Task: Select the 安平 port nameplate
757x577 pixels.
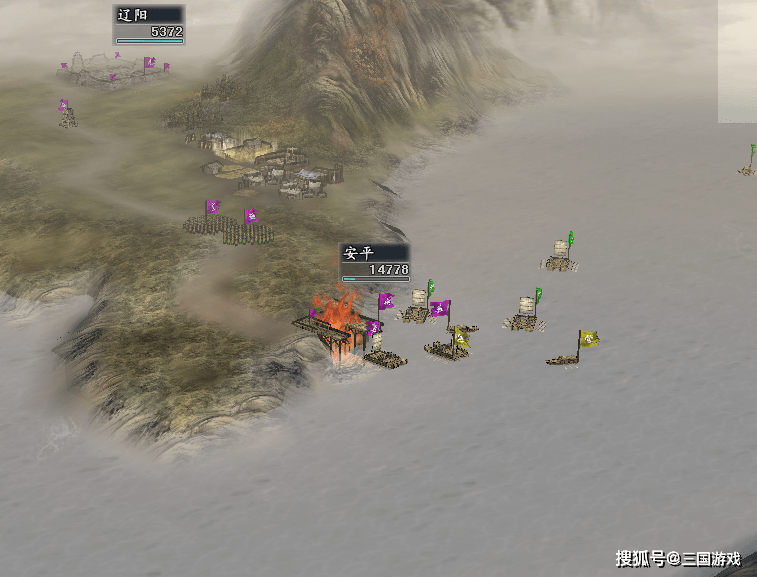Action: [x=374, y=262]
